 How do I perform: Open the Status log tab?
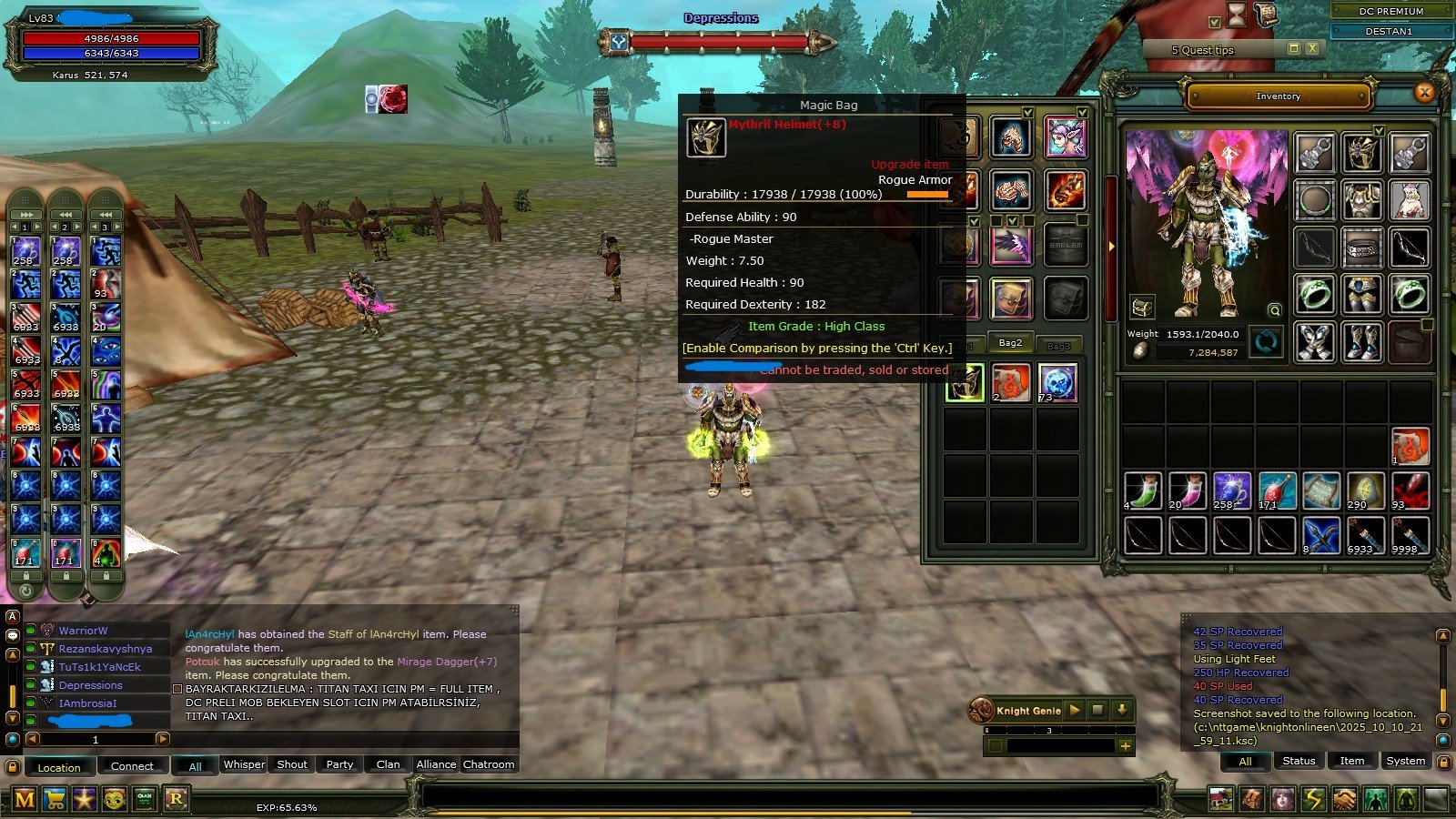click(x=1299, y=761)
